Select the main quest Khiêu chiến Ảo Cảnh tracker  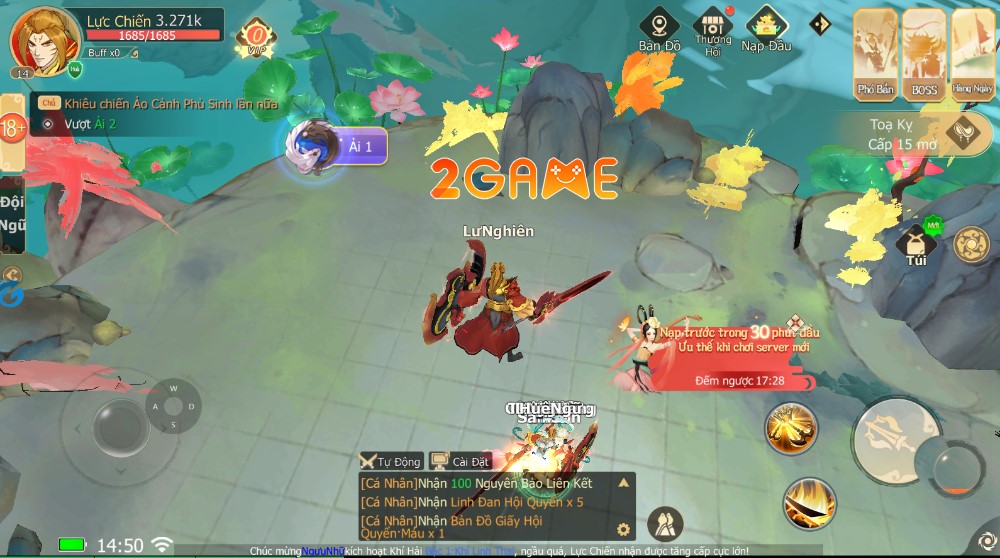[170, 103]
